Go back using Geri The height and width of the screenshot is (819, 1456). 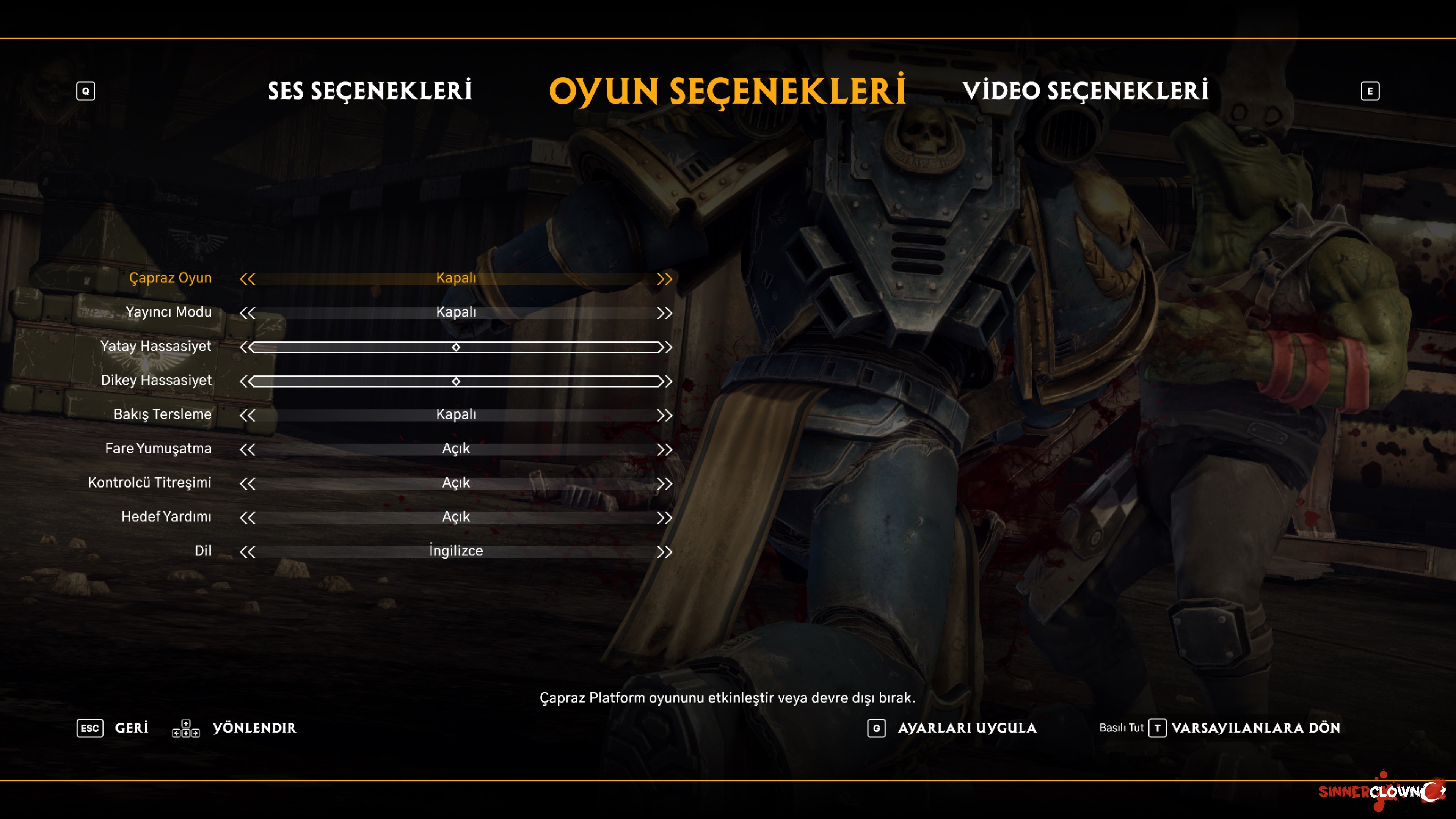pyautogui.click(x=132, y=728)
